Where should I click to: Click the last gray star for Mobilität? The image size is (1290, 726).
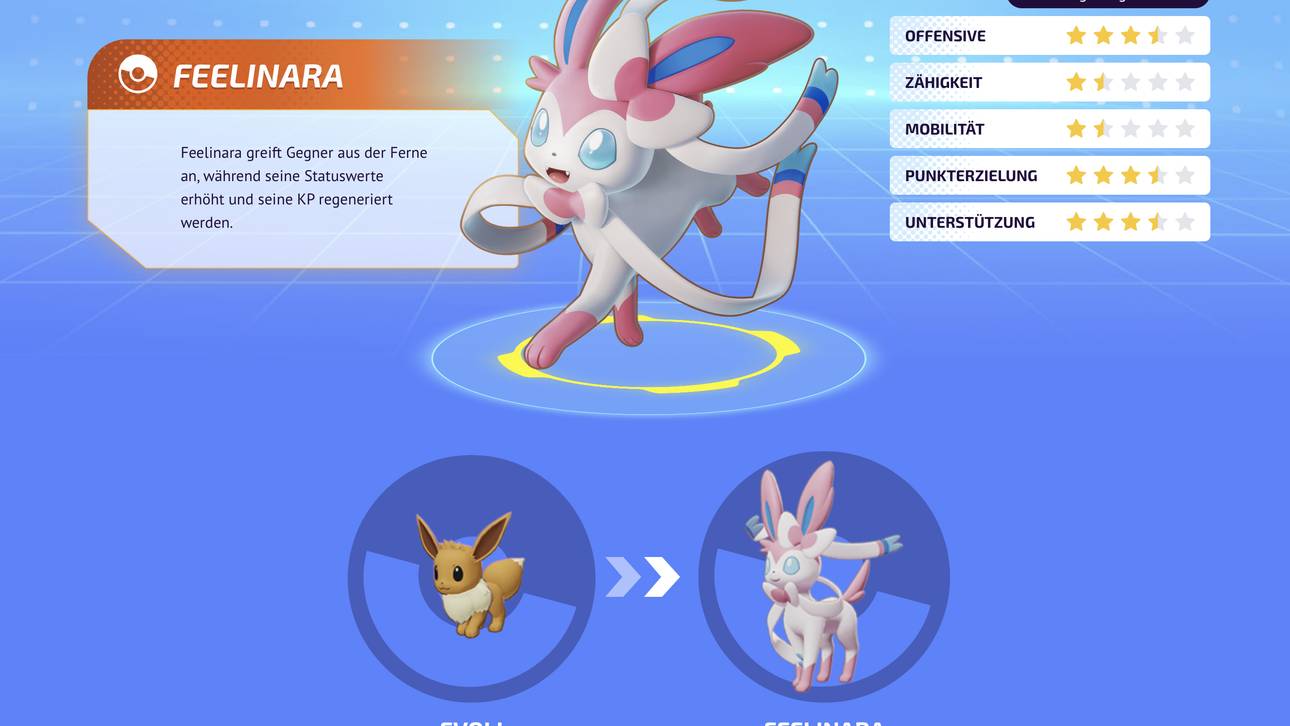(1185, 127)
